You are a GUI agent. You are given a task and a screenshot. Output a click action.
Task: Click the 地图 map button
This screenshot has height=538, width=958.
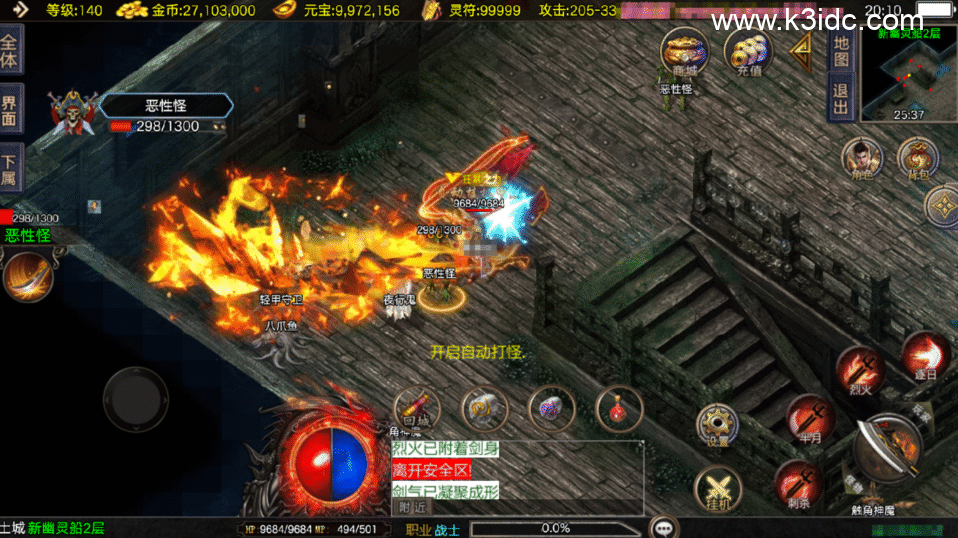pyautogui.click(x=841, y=52)
